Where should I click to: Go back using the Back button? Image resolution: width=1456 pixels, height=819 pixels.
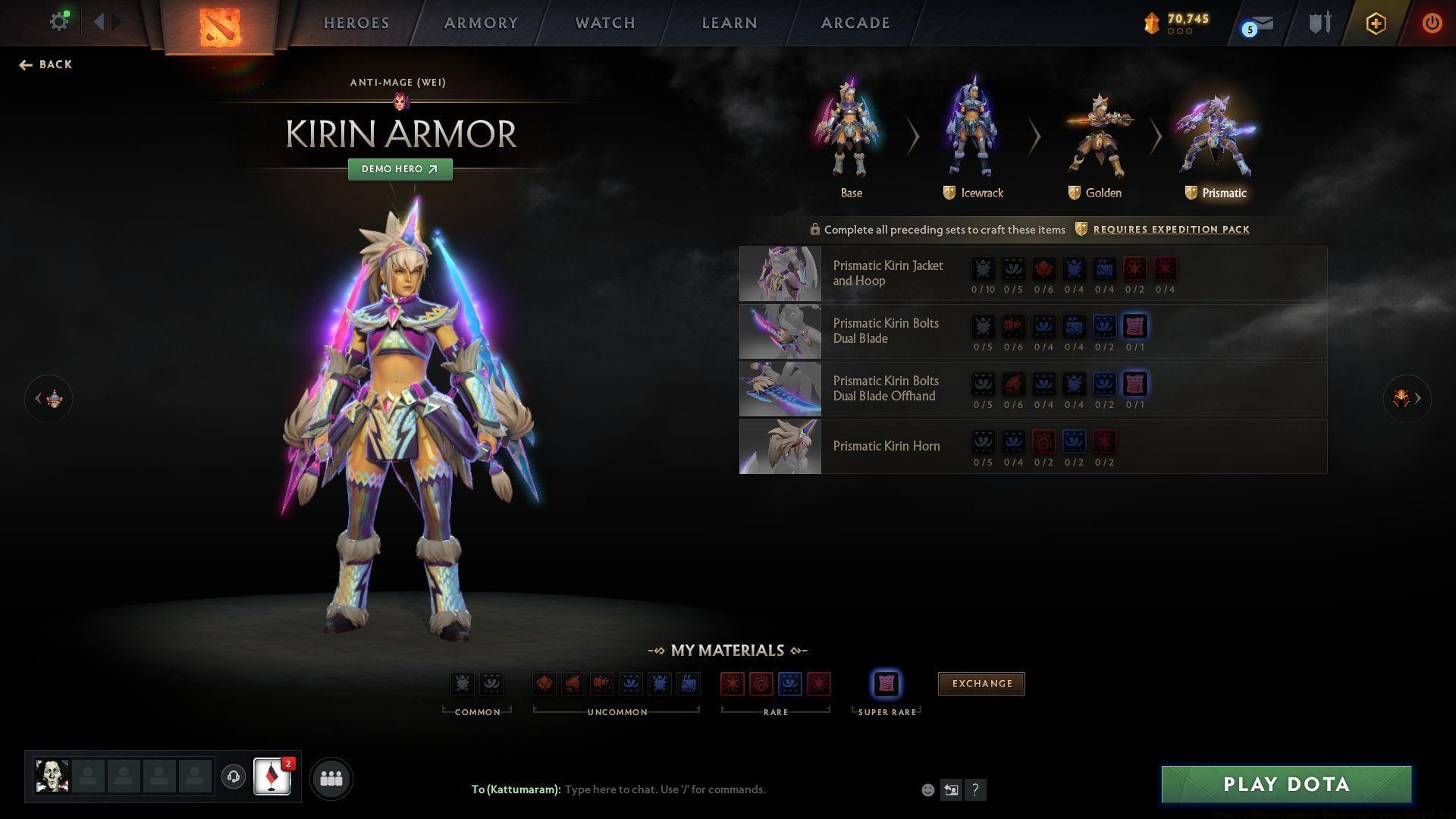[x=46, y=64]
